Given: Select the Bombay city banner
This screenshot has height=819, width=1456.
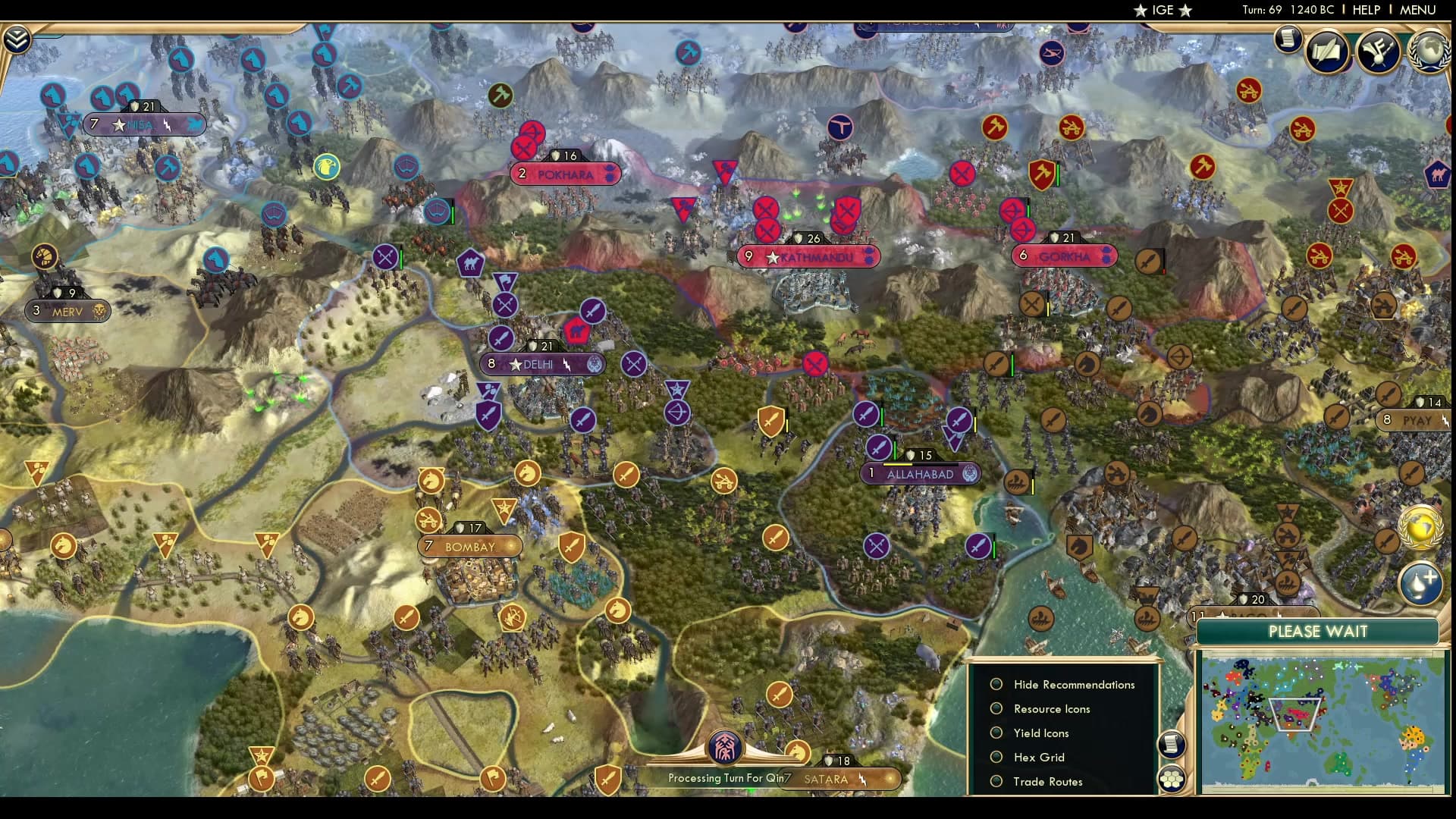Looking at the screenshot, I should coord(470,545).
